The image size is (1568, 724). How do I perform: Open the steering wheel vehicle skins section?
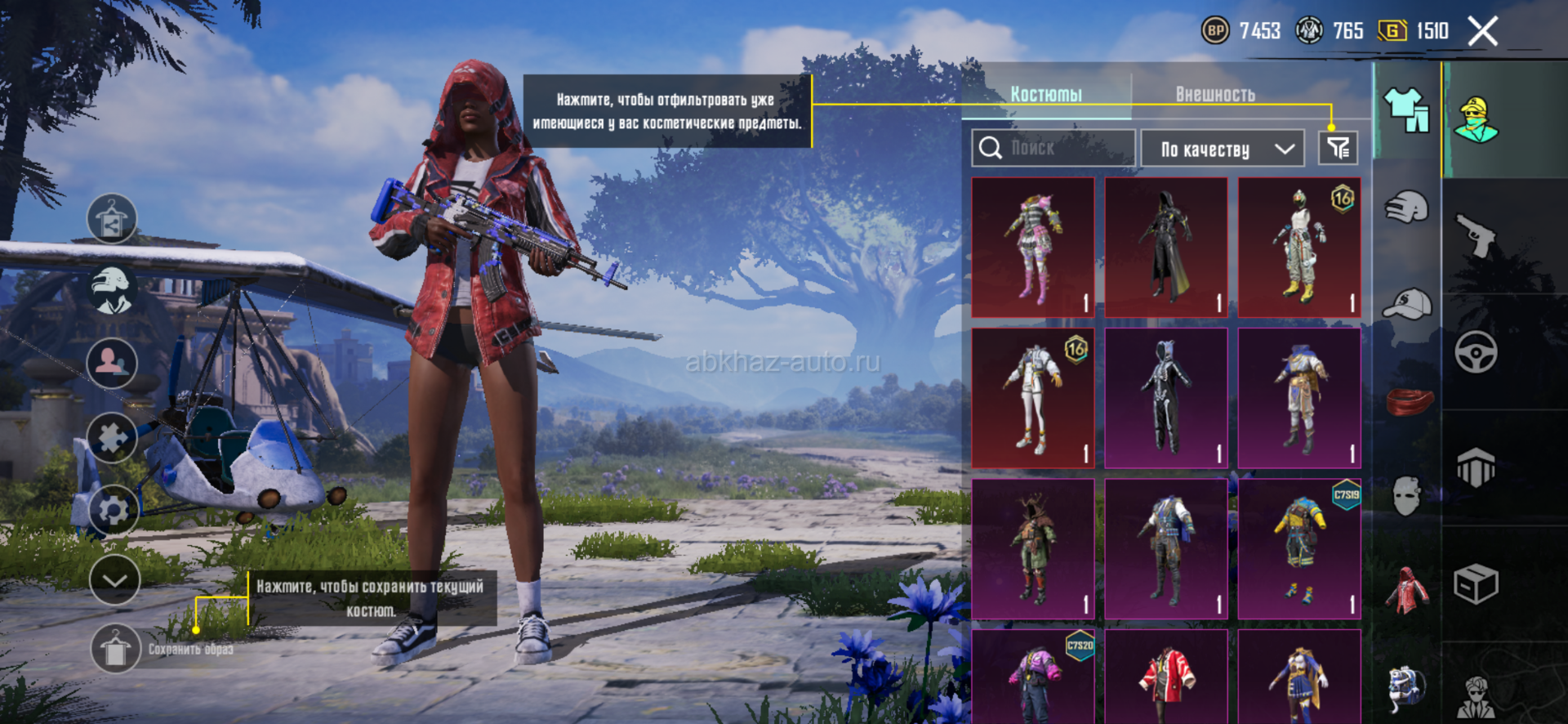1476,352
